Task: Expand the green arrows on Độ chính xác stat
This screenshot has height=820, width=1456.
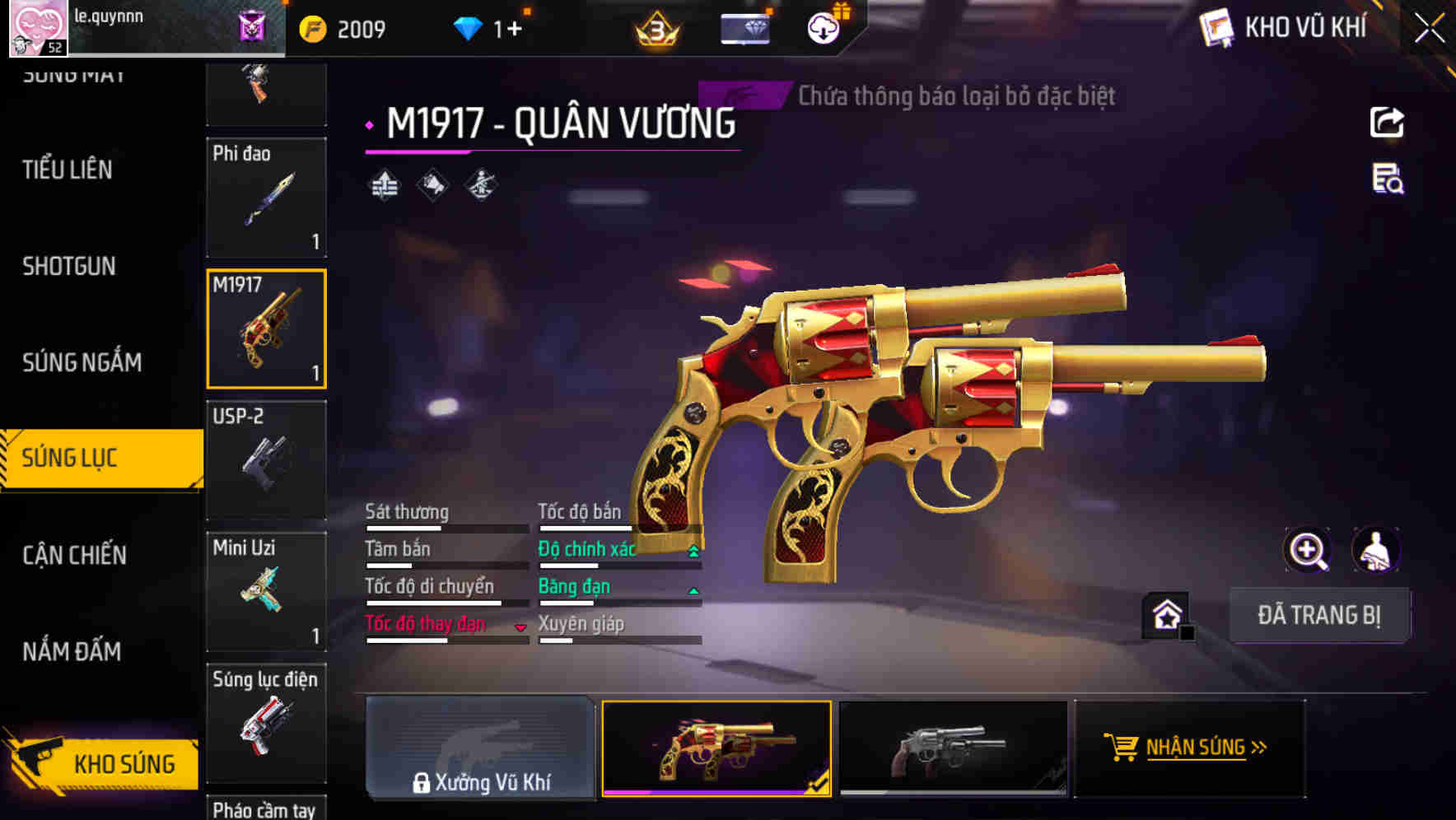Action: pyautogui.click(x=693, y=550)
